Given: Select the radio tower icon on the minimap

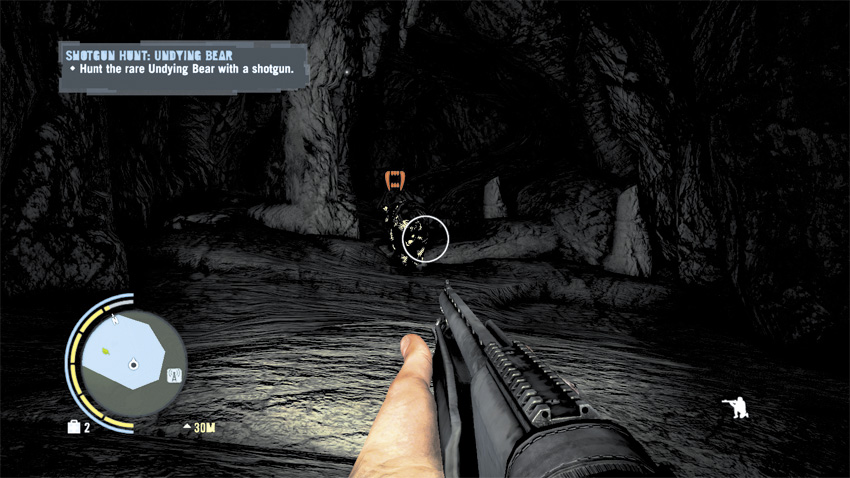Looking at the screenshot, I should pyautogui.click(x=171, y=377).
